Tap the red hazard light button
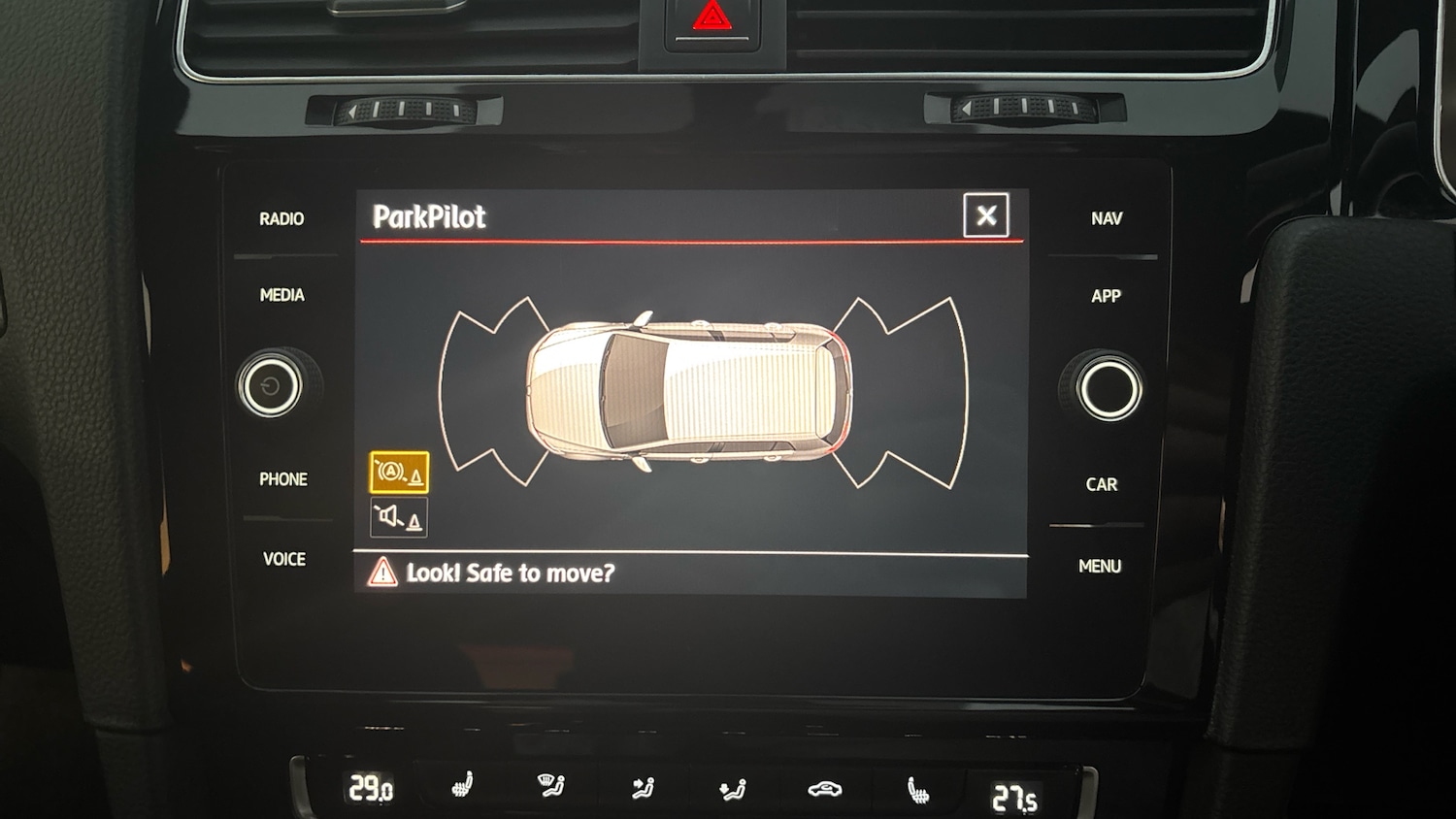1456x819 pixels. pyautogui.click(x=711, y=18)
